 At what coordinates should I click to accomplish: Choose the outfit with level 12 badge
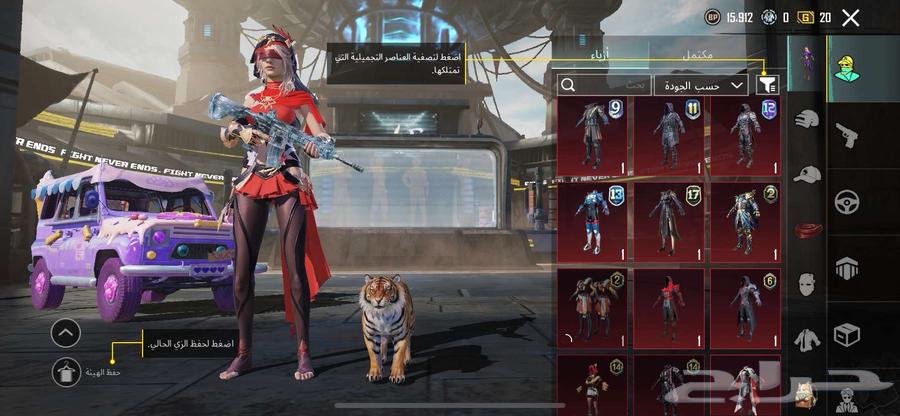pyautogui.click(x=745, y=135)
